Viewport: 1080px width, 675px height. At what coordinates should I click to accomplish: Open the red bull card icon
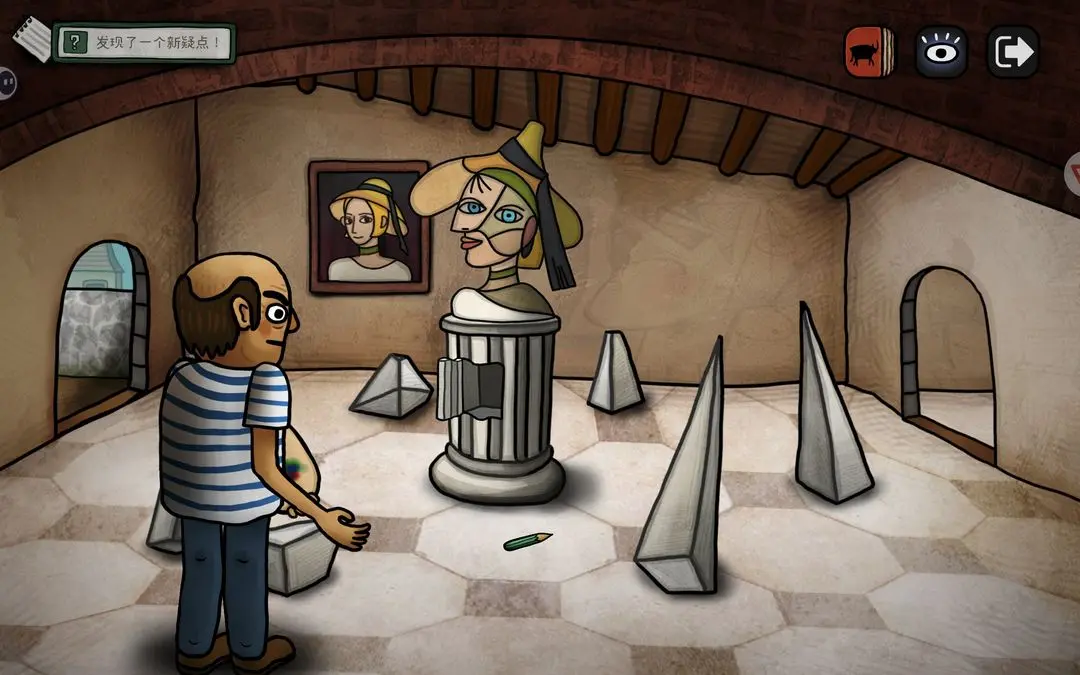tap(870, 51)
